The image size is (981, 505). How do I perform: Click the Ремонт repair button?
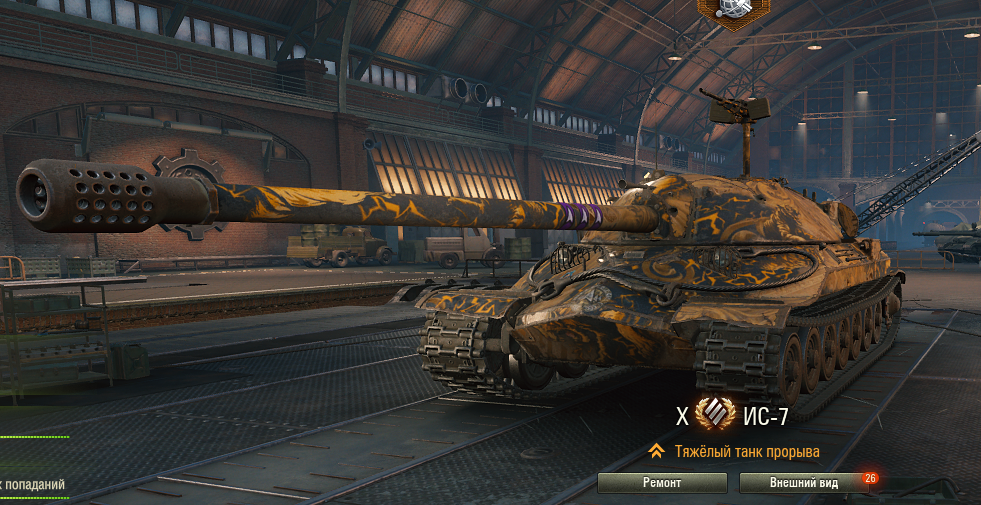[x=662, y=483]
